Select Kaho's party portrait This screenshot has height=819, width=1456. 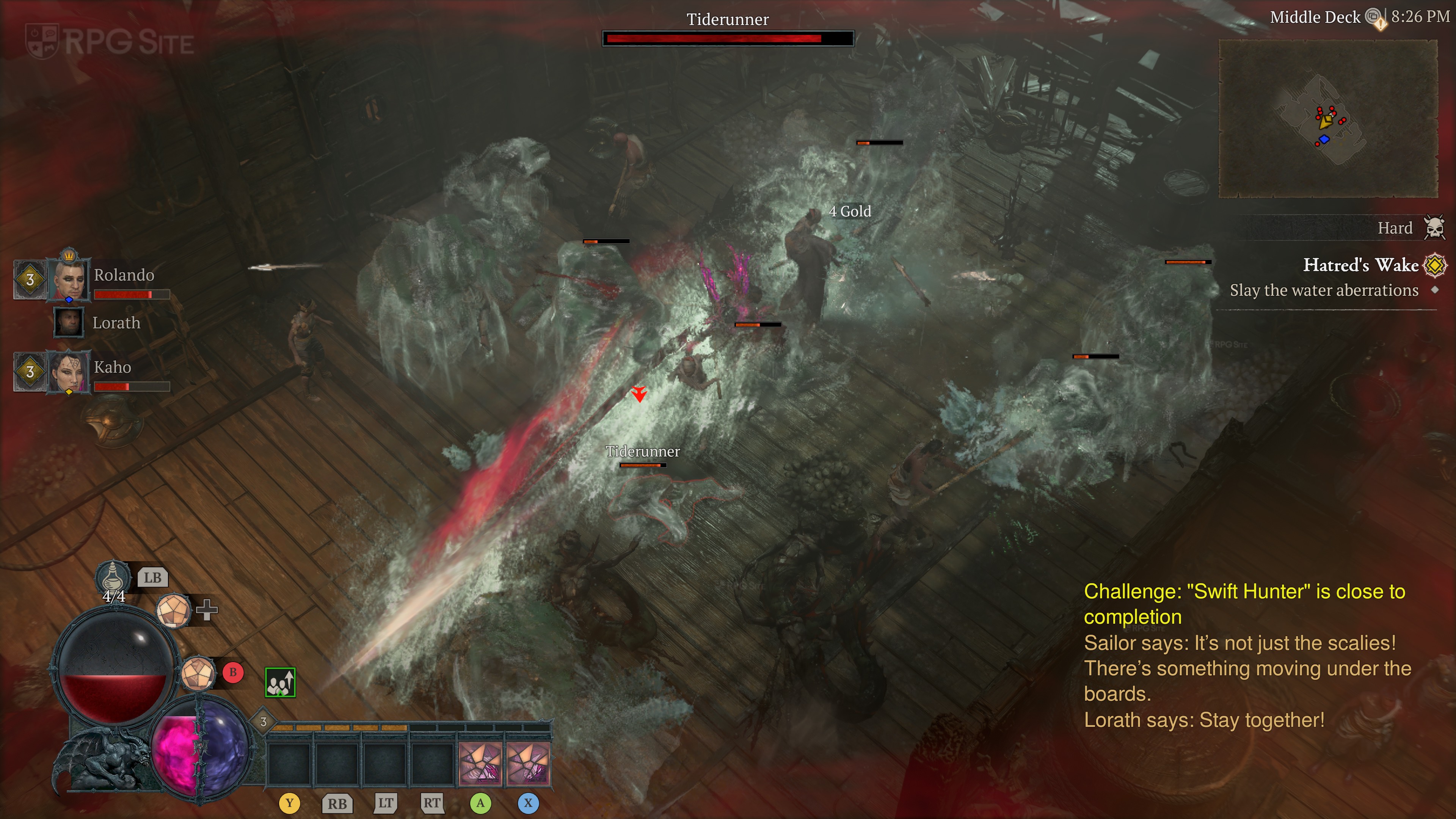point(69,371)
